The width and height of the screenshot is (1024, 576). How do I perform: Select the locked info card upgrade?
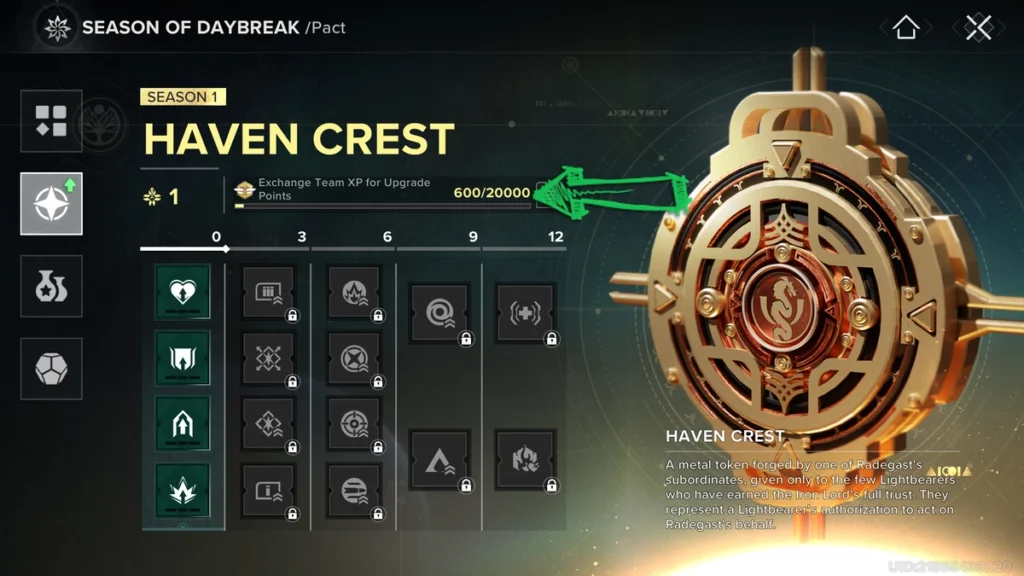point(268,491)
